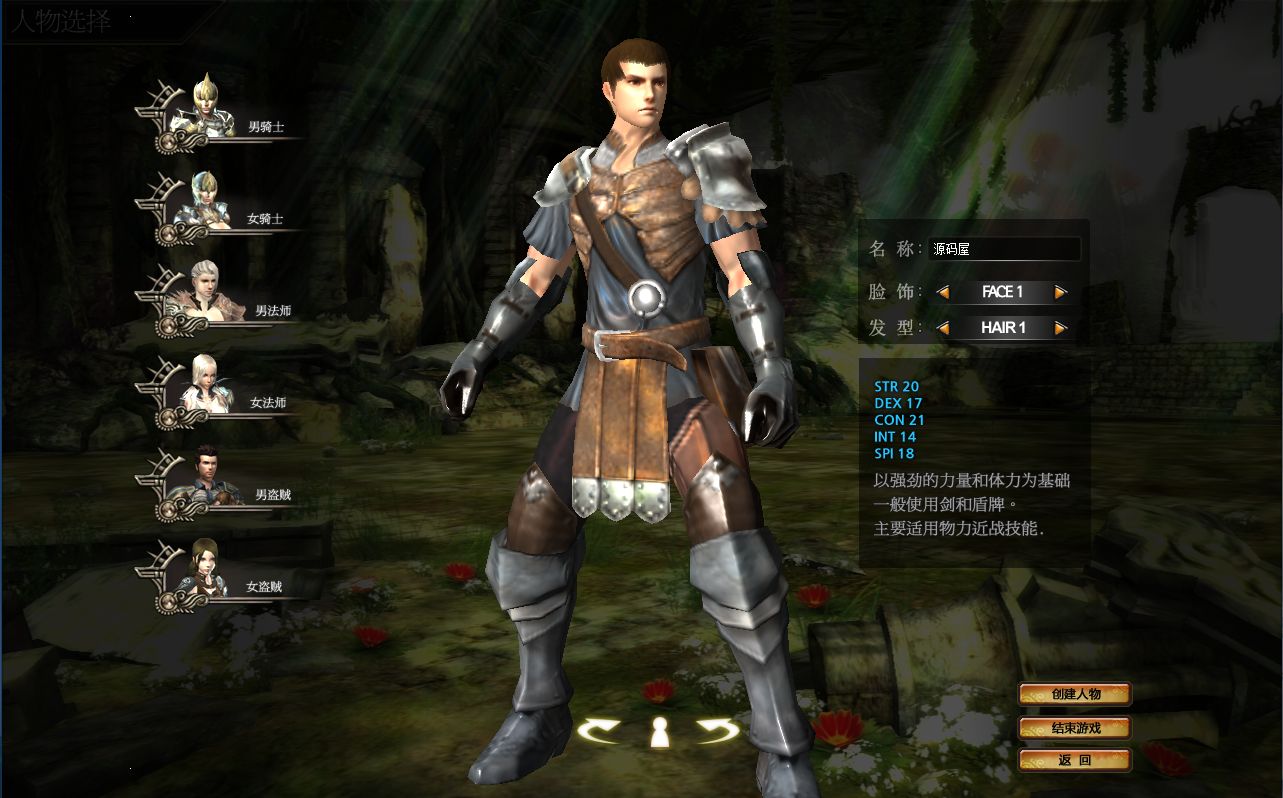The height and width of the screenshot is (798, 1283).
Task: Open the FACE 1 selector field
Action: (x=1002, y=292)
